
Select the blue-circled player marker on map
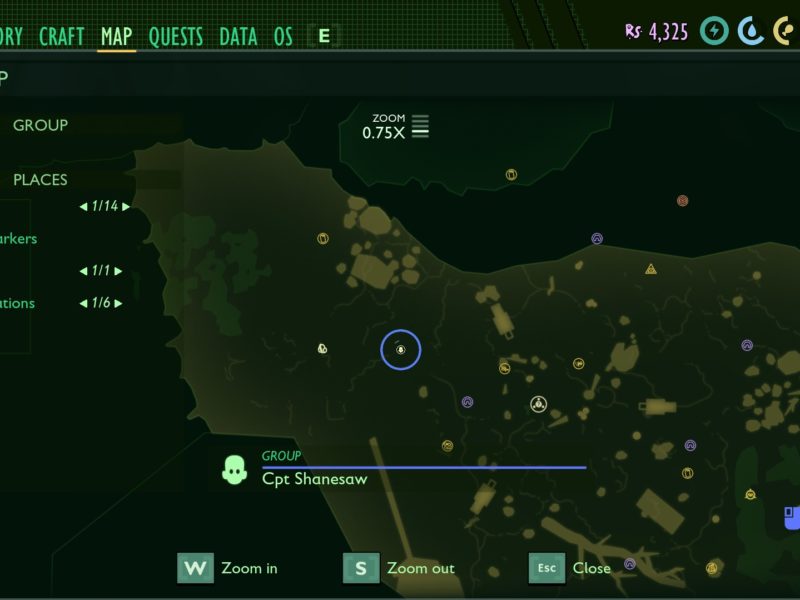400,349
